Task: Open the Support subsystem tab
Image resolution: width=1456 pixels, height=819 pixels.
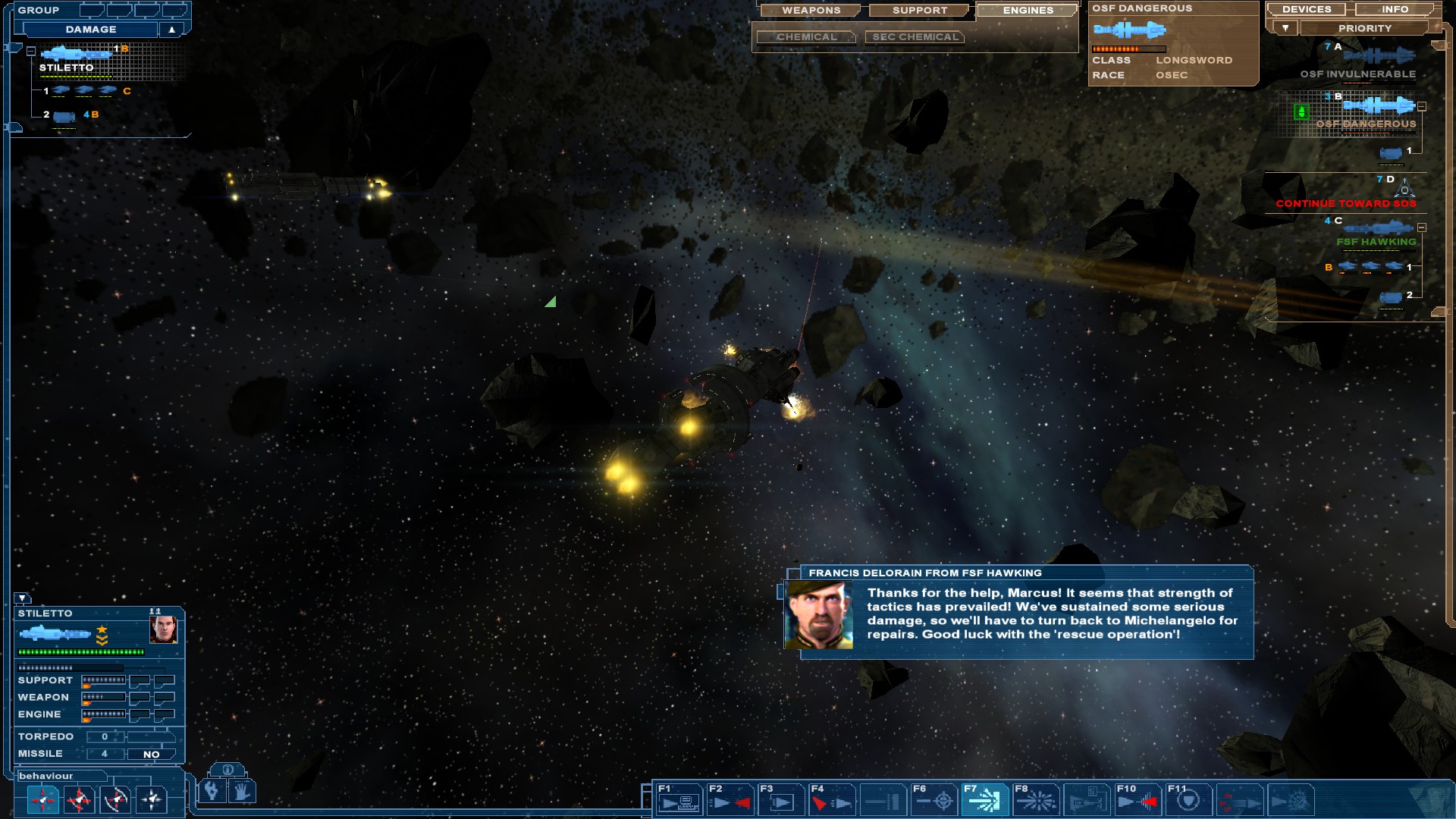Action: click(919, 11)
